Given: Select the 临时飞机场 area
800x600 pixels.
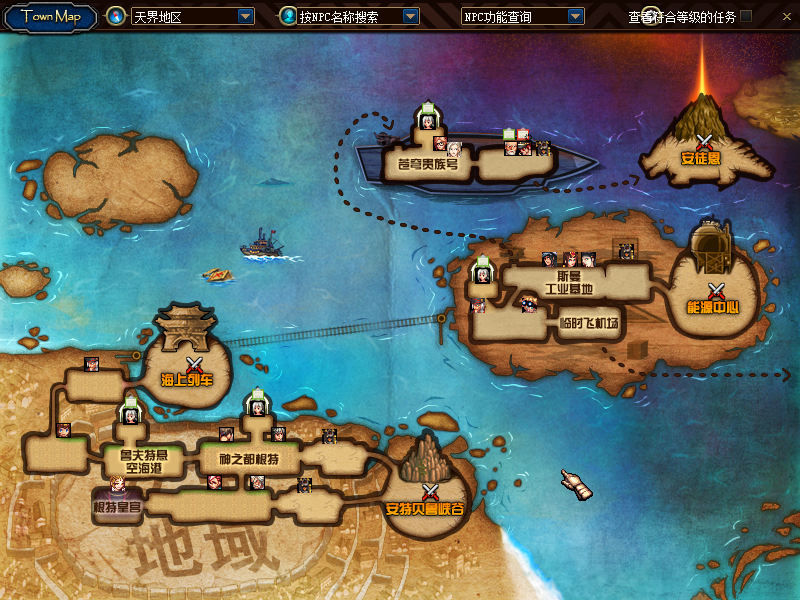Looking at the screenshot, I should tap(589, 323).
